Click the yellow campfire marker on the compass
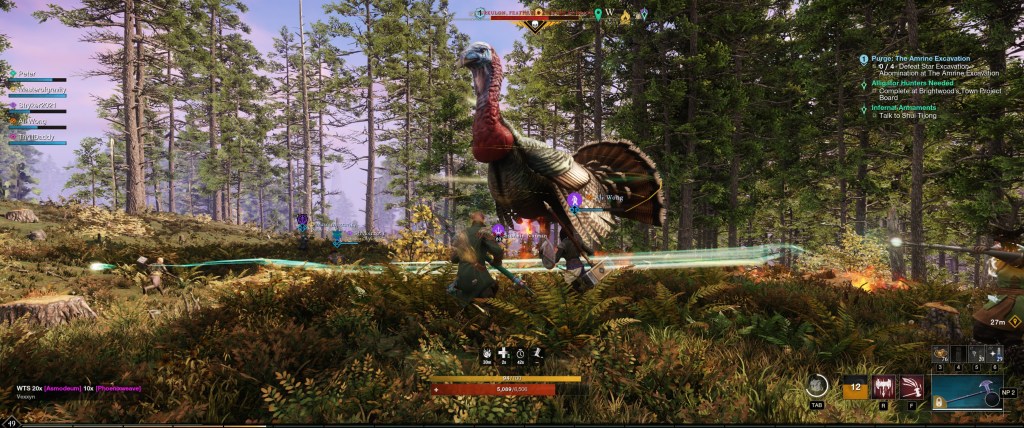The image size is (1024, 428). [x=625, y=17]
